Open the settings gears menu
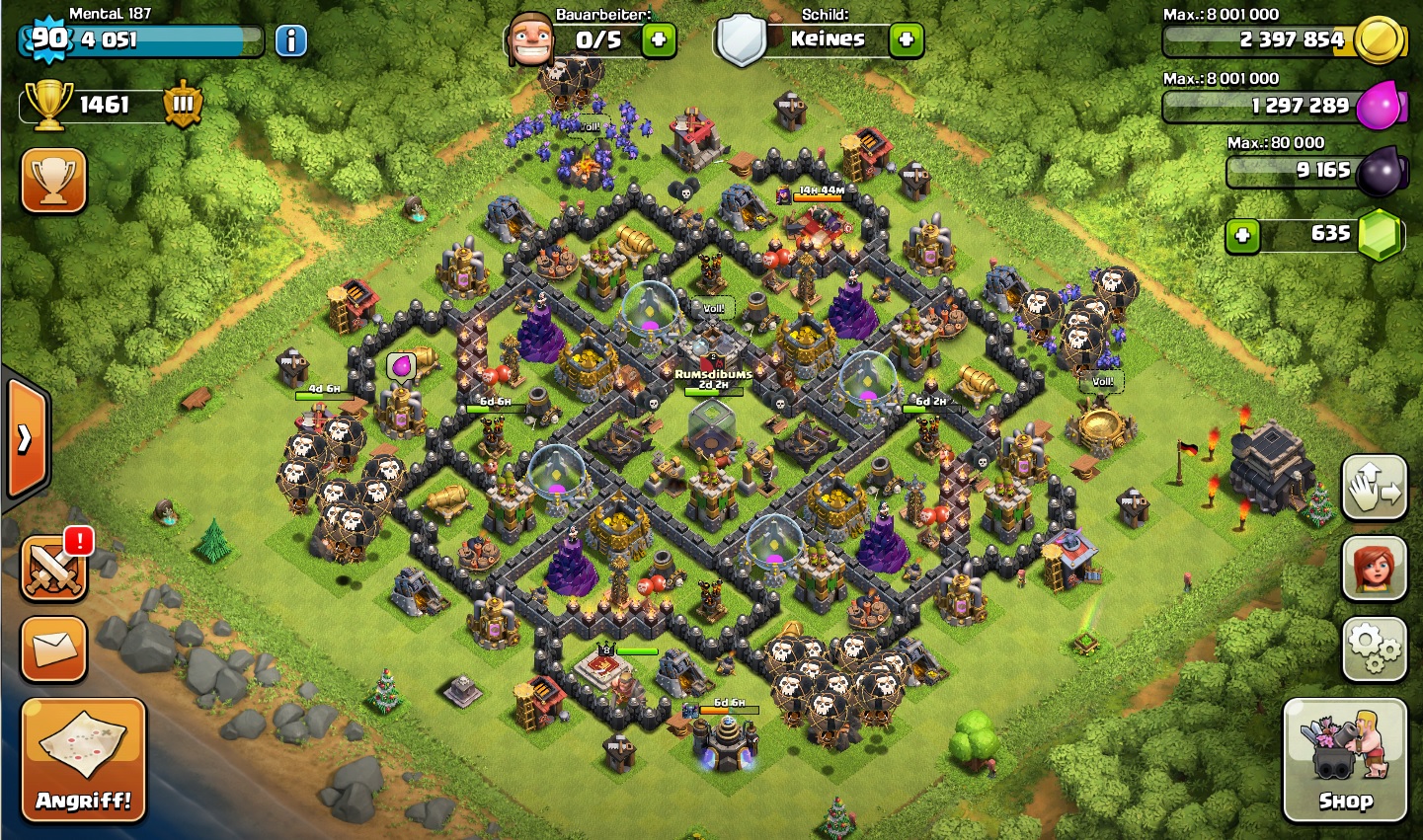 coord(1374,649)
